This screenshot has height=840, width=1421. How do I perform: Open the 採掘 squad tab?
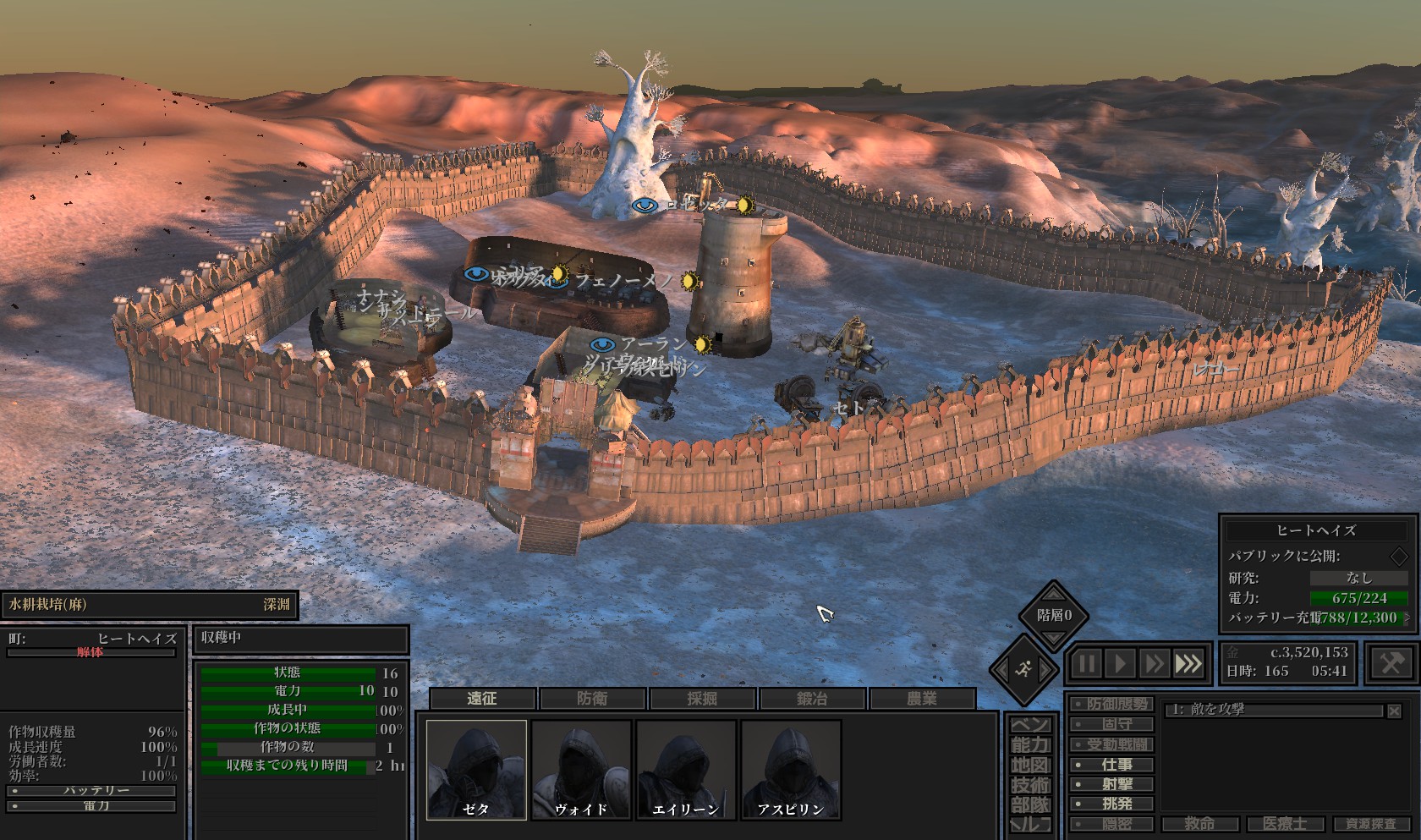(702, 699)
